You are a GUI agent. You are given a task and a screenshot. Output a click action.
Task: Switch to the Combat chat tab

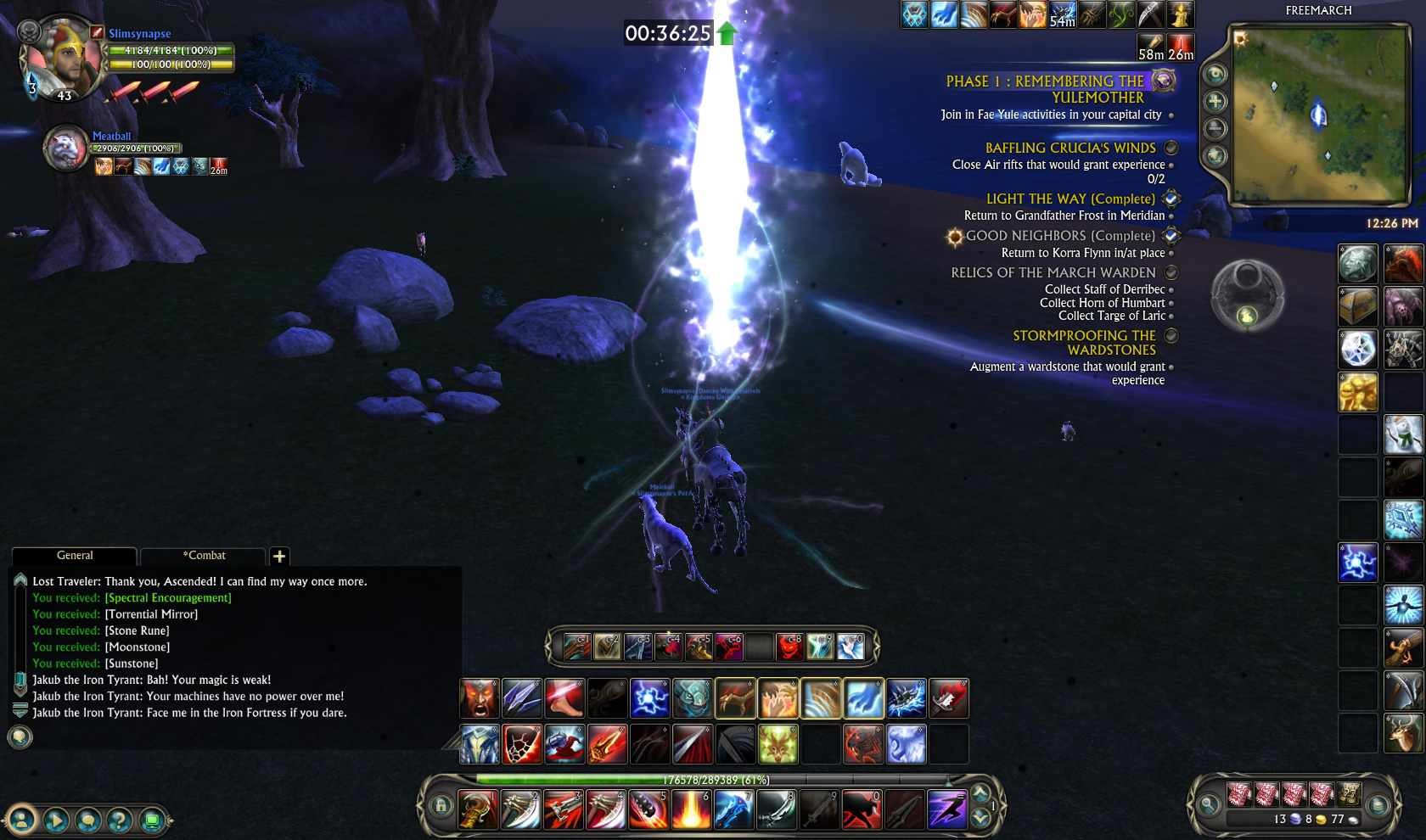tap(203, 556)
